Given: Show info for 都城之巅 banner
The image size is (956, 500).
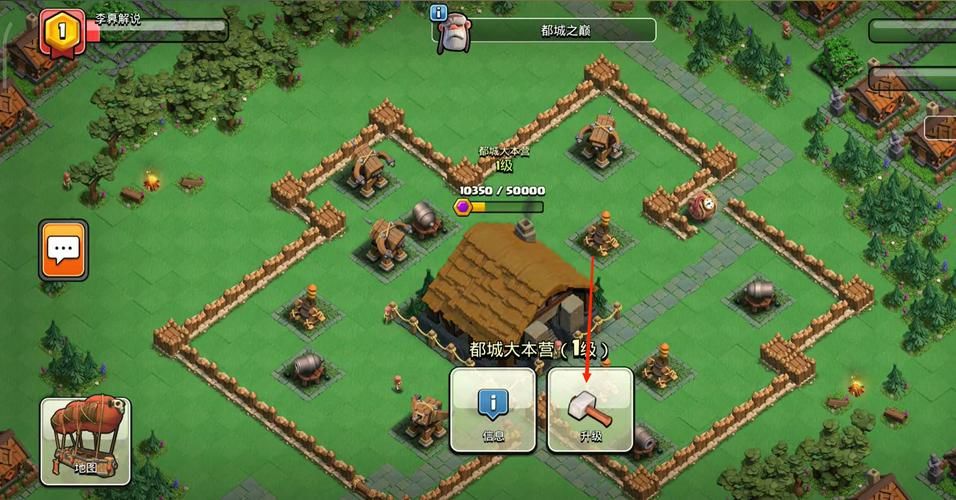Looking at the screenshot, I should click(438, 13).
